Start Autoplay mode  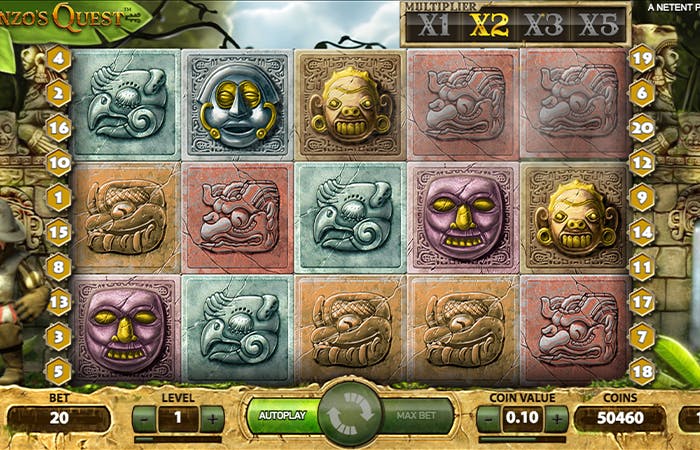coord(282,415)
